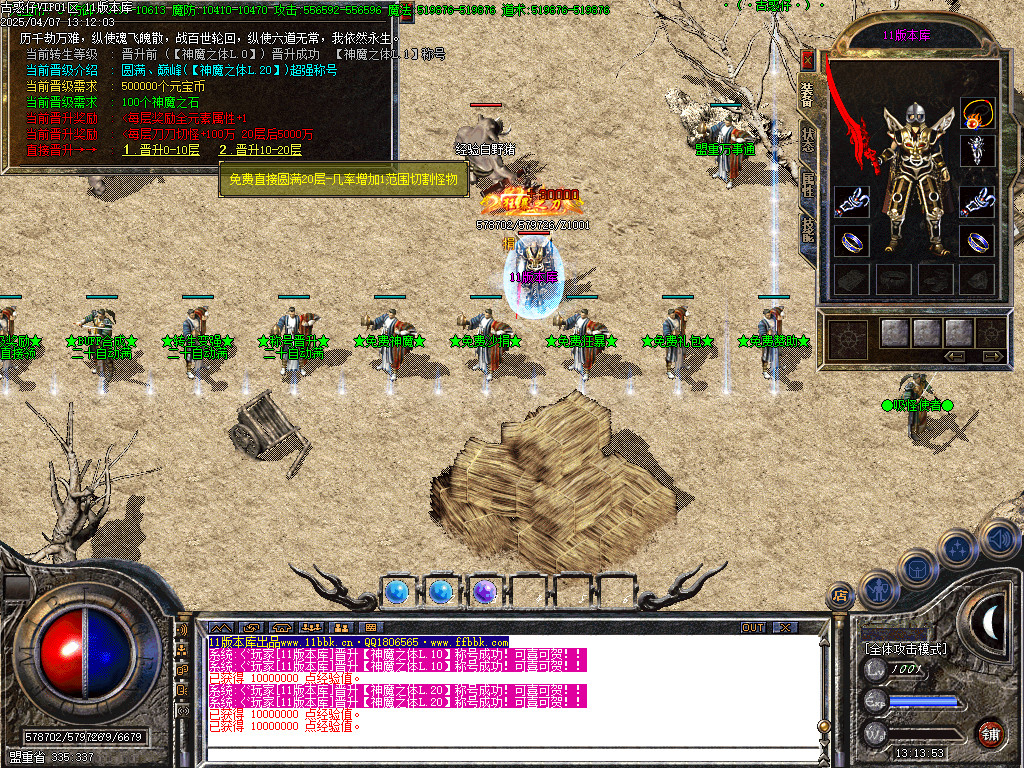This screenshot has width=1024, height=768.
Task: Select the silver medal slot below necklace
Action: pyautogui.click(x=977, y=151)
